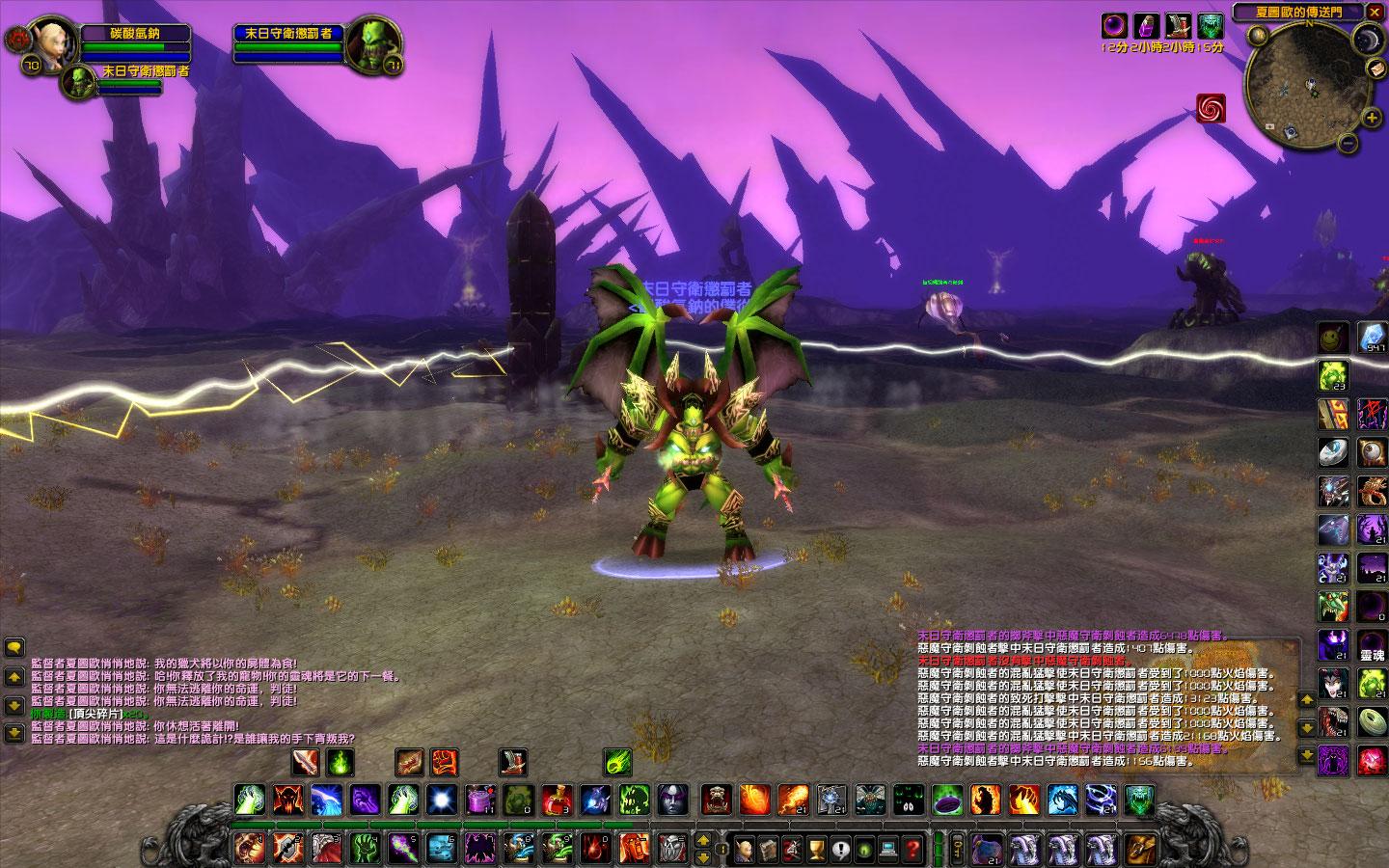Open the golden chalice micro menu button

(x=815, y=850)
